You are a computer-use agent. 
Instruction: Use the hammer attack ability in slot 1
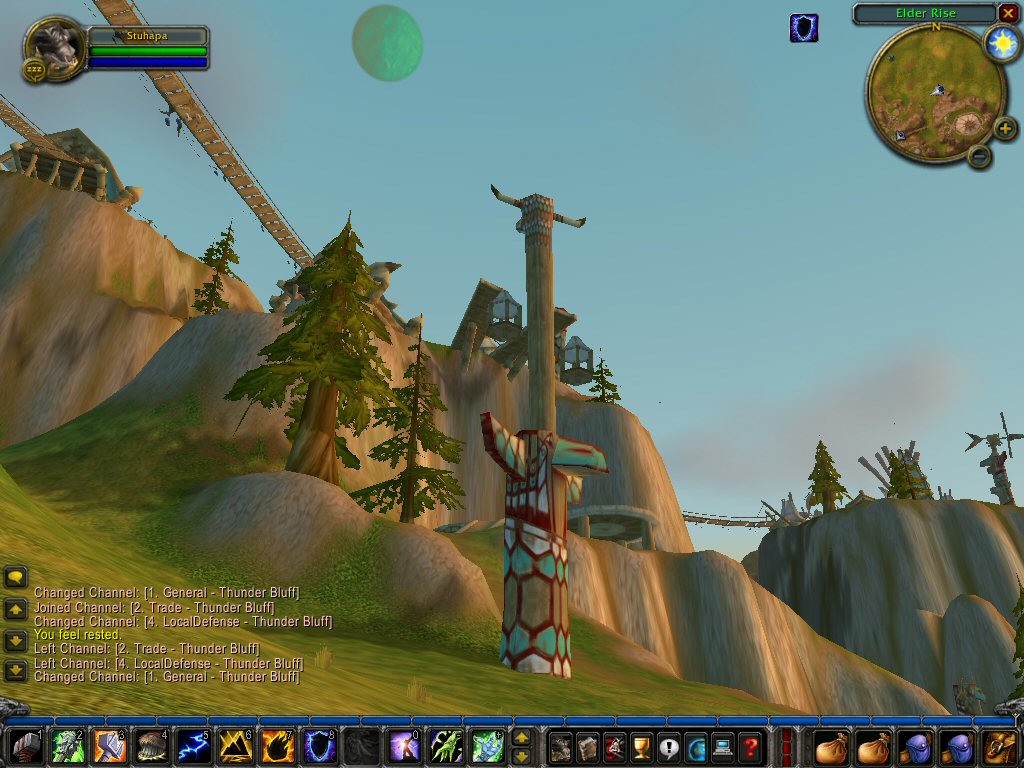point(25,747)
